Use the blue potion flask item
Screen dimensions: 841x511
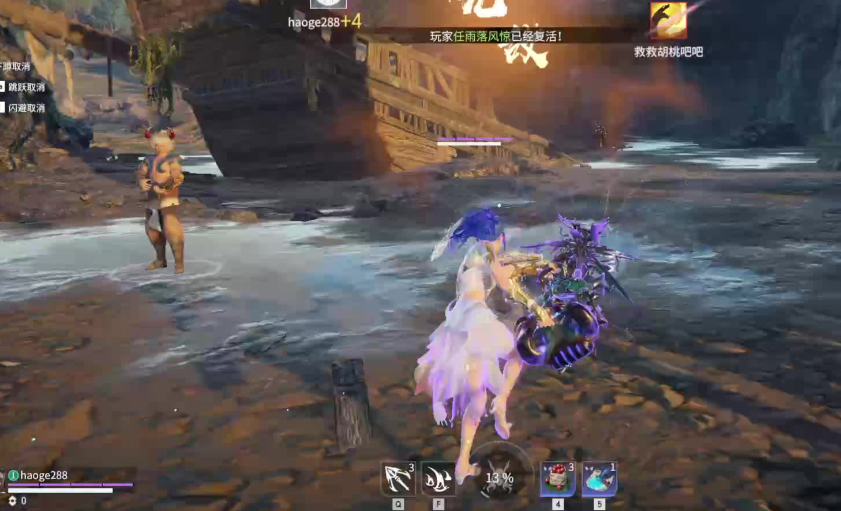click(598, 478)
